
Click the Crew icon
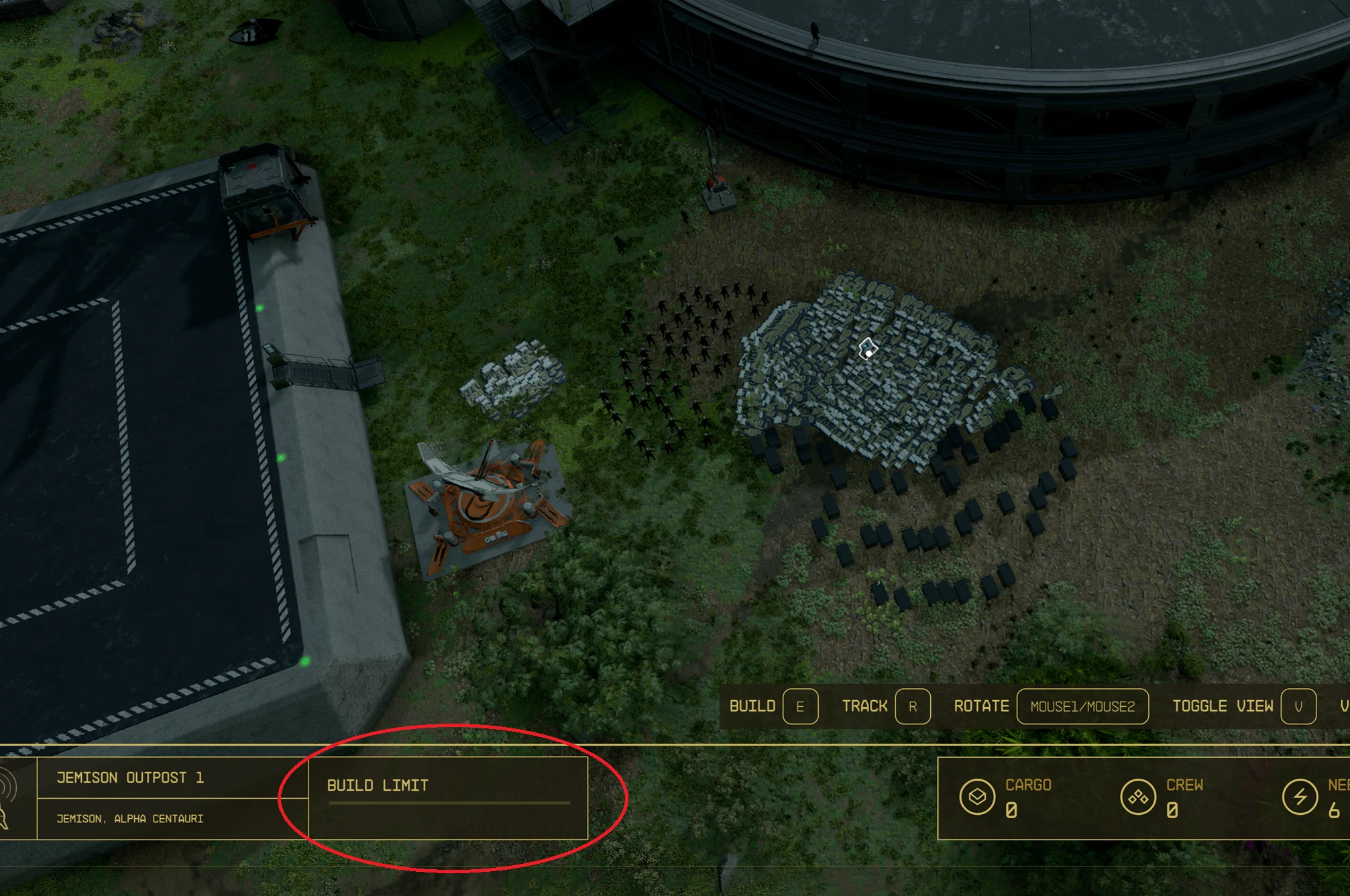coord(1137,797)
